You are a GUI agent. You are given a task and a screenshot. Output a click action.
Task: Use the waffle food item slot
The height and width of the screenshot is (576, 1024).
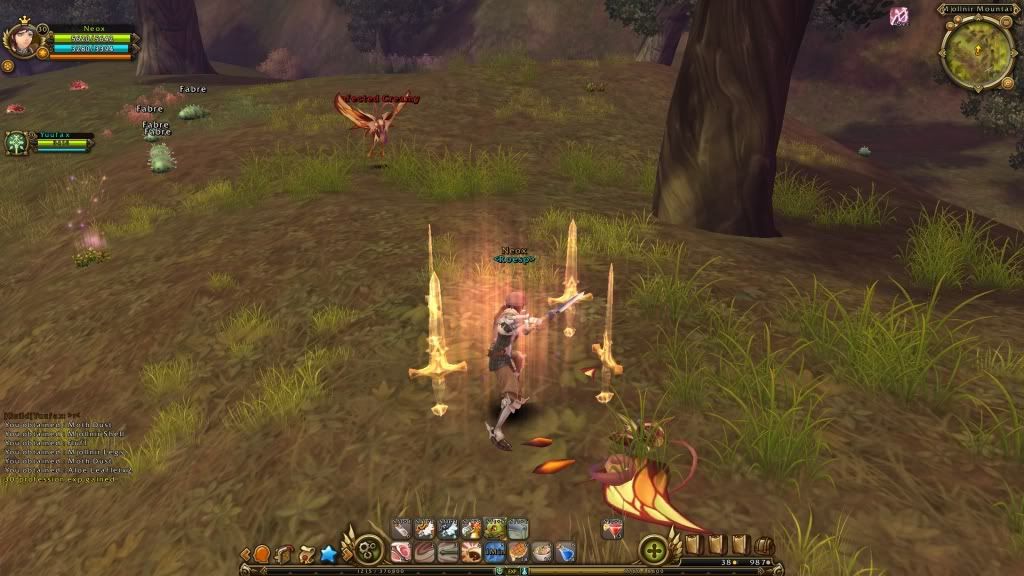pos(518,551)
